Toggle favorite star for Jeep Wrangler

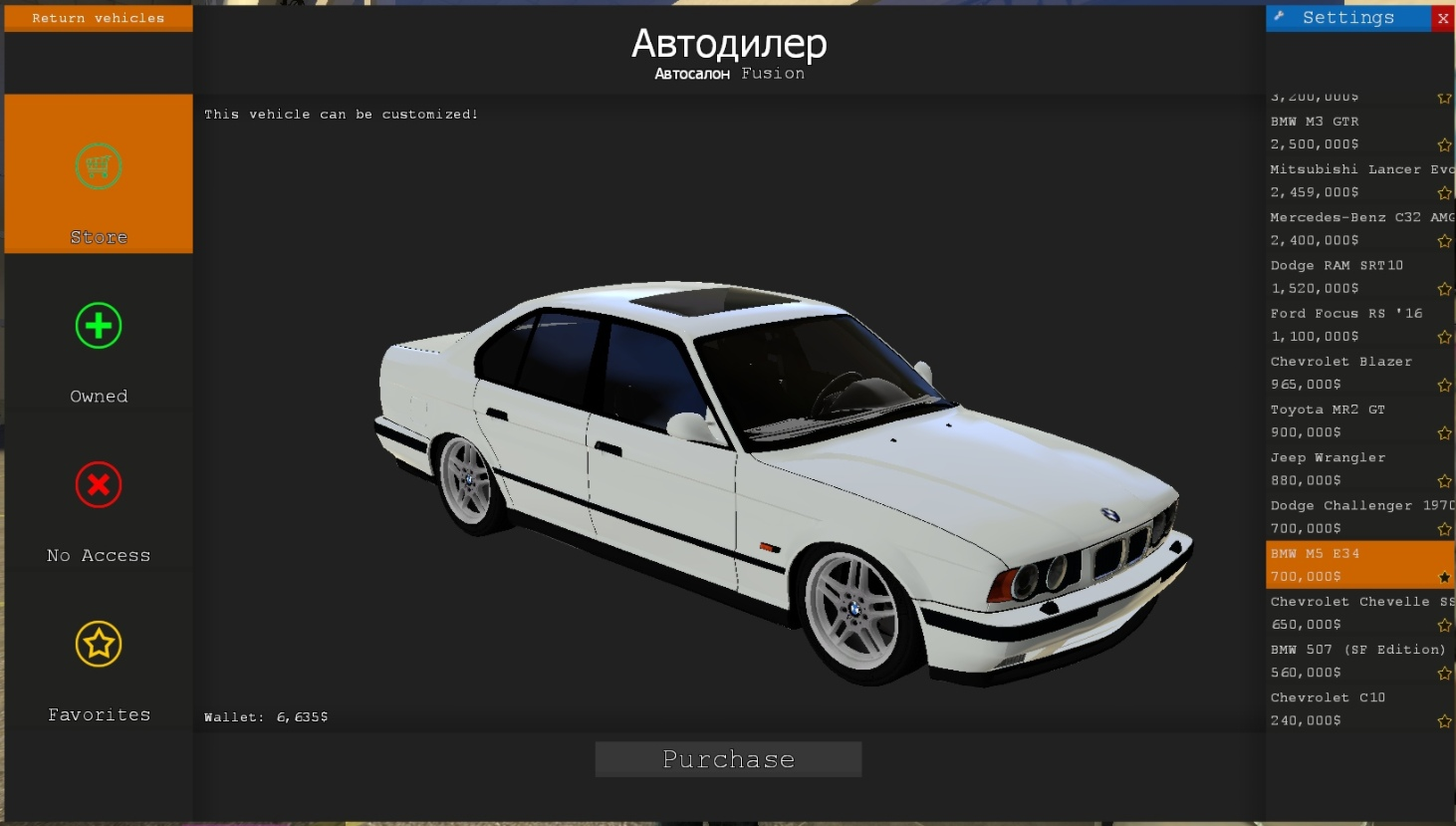coord(1443,480)
